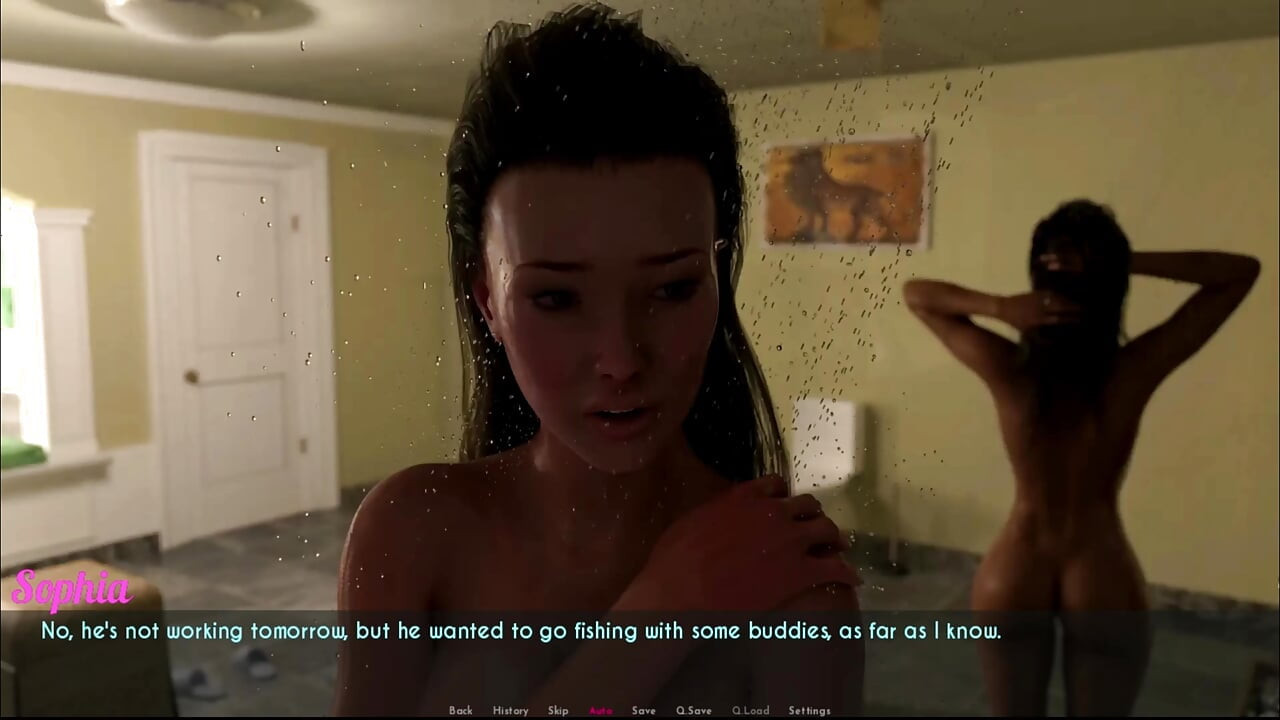1280x720 pixels.
Task: Click the dialogue text to advance the story
Action: [x=520, y=631]
